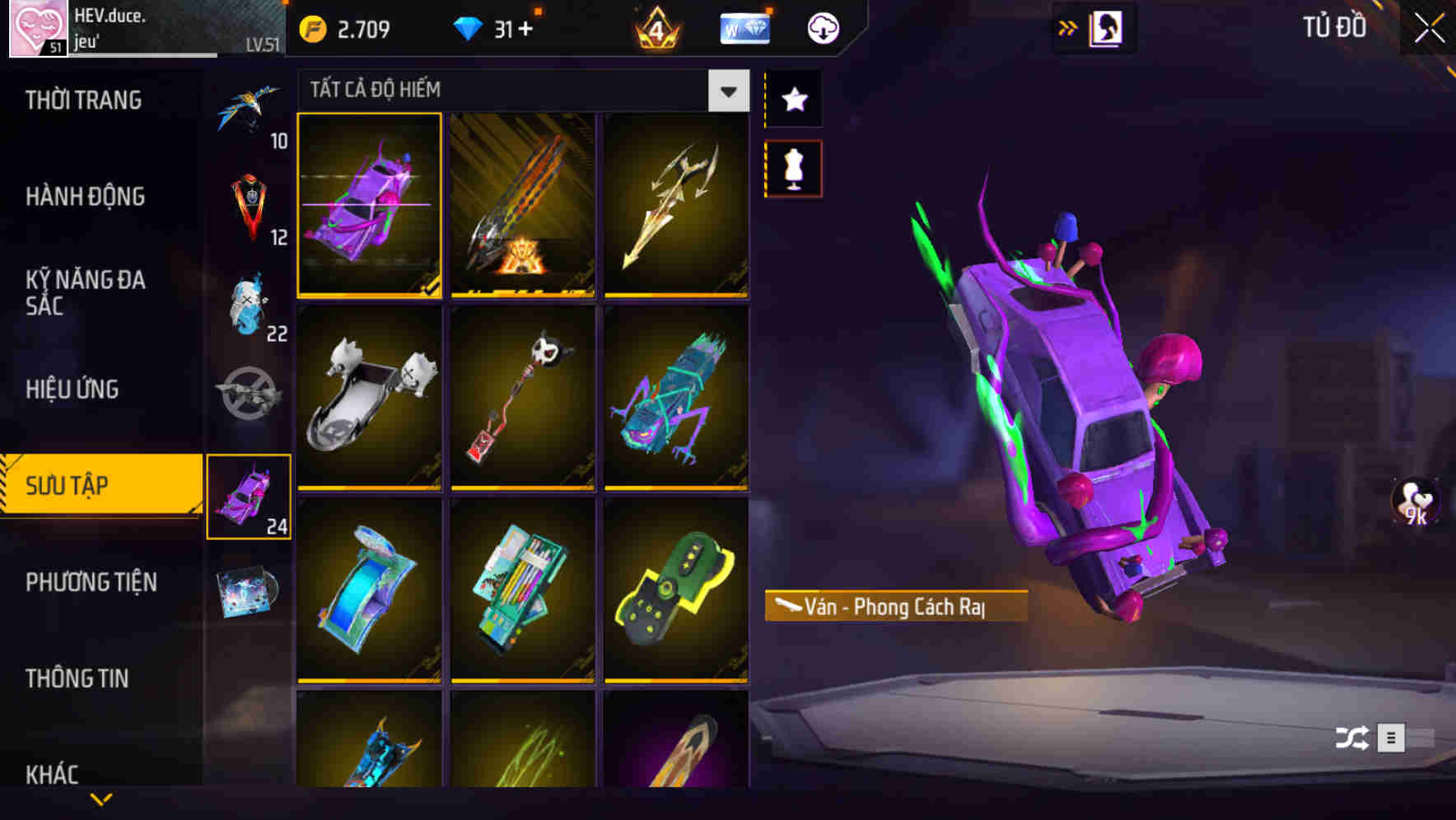This screenshot has width=1456, height=820.
Task: Toggle the star favorites filter
Action: [793, 99]
